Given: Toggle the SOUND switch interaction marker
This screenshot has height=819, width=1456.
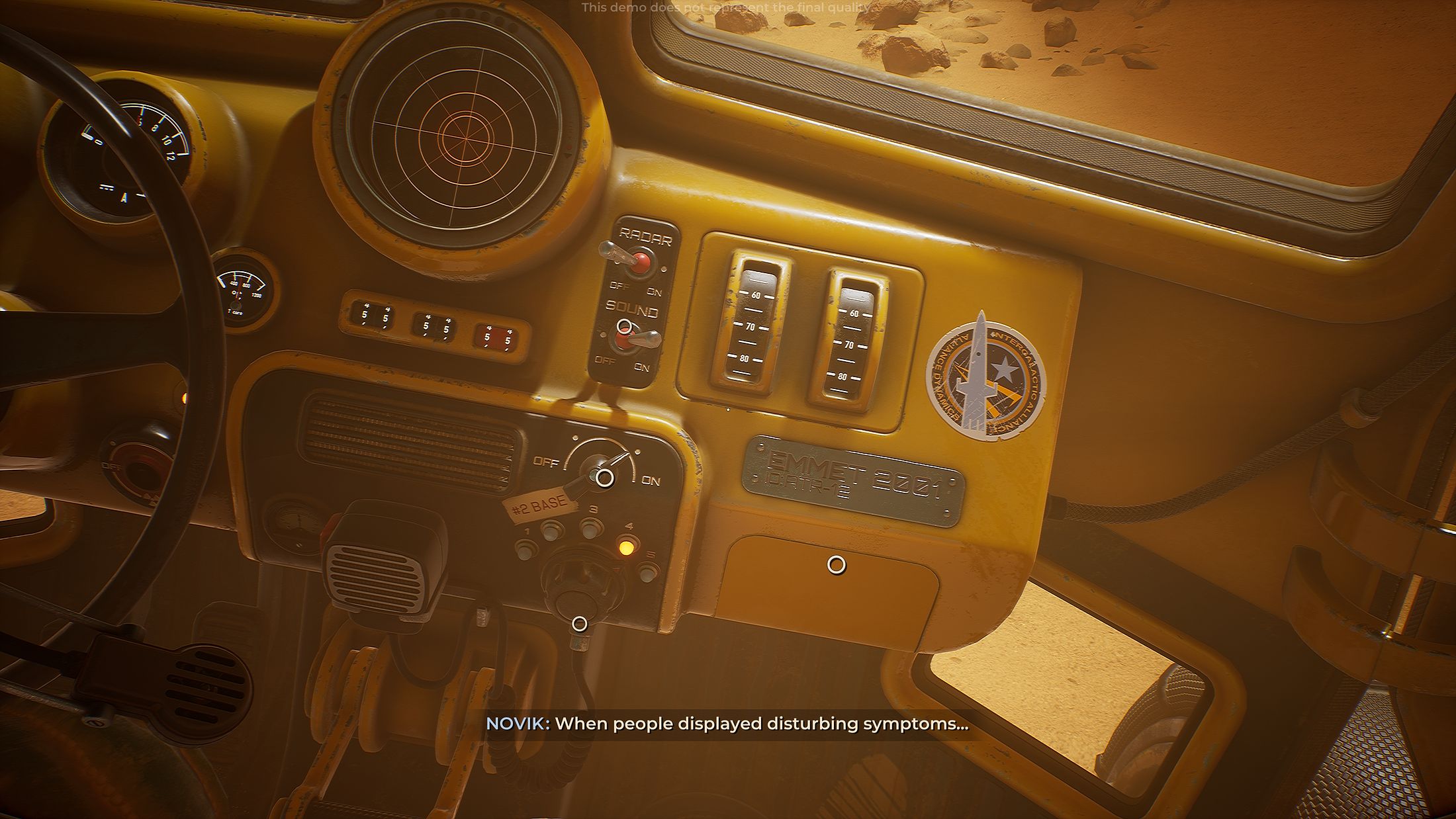Looking at the screenshot, I should pos(624,326).
